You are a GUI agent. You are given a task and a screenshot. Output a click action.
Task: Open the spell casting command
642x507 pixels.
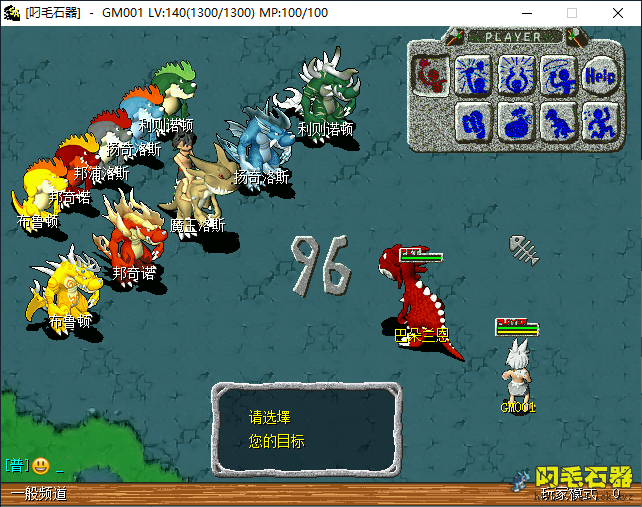coord(473,73)
